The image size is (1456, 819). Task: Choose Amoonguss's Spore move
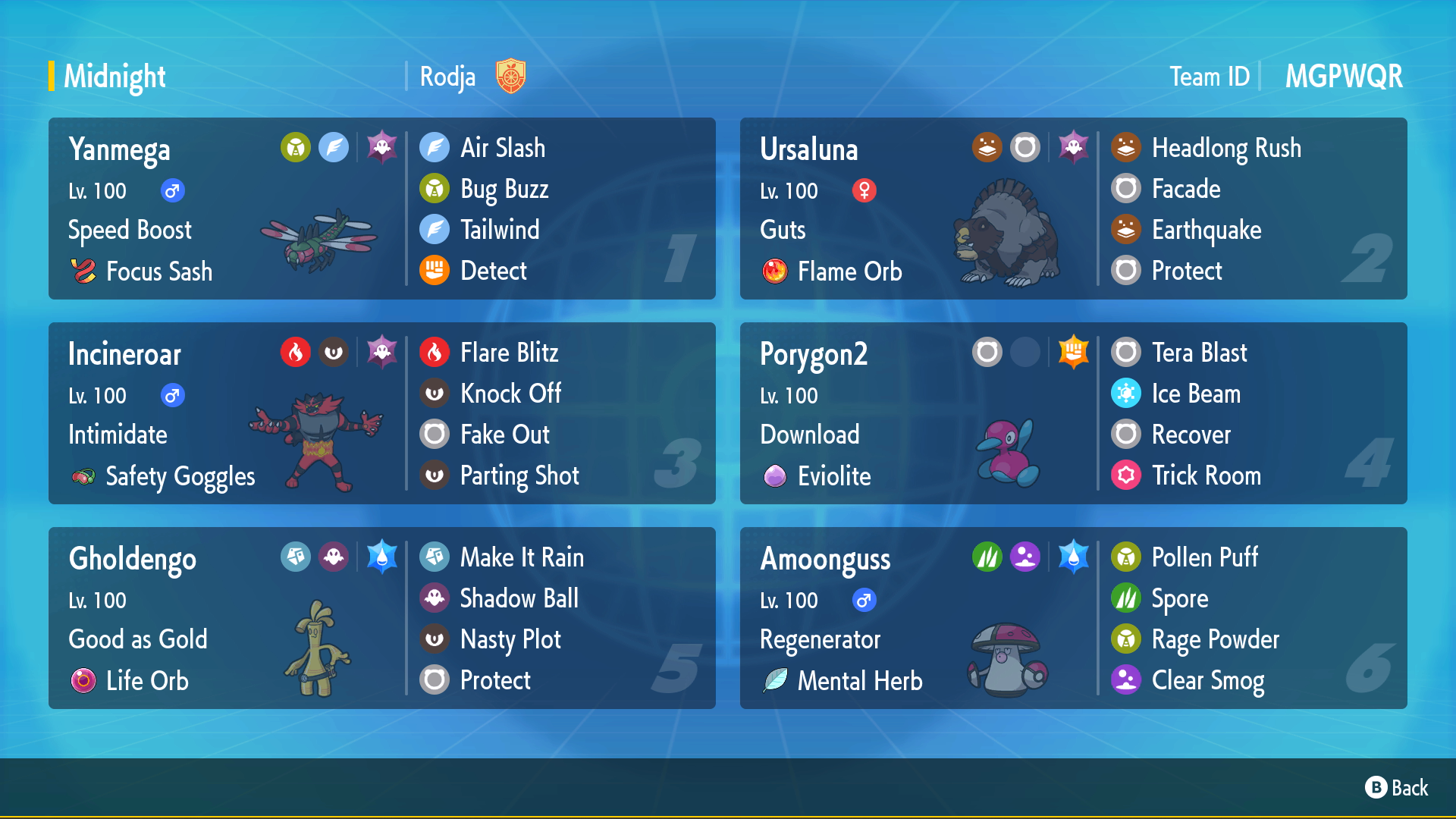(1179, 598)
